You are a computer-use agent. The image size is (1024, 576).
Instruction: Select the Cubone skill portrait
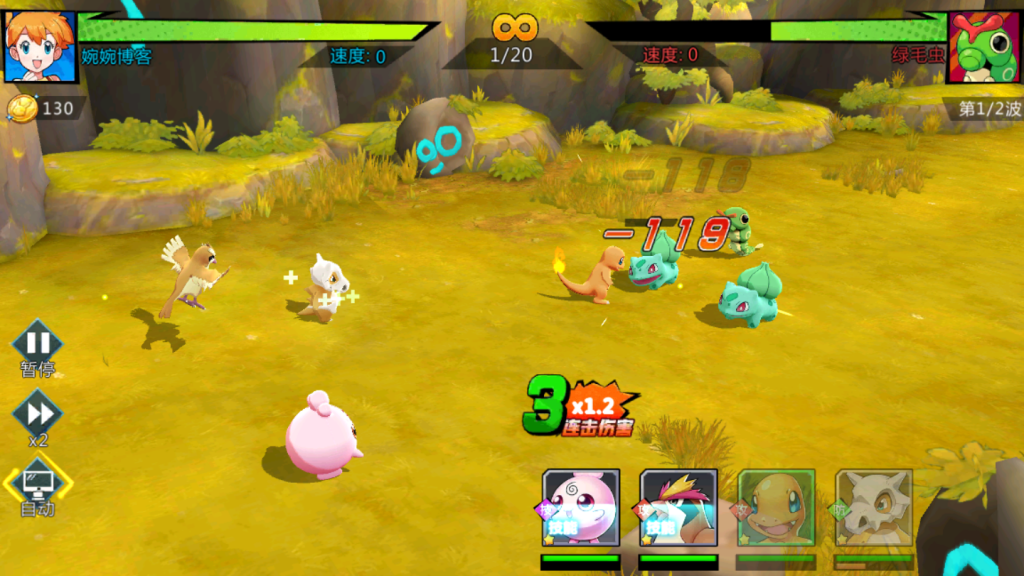874,507
